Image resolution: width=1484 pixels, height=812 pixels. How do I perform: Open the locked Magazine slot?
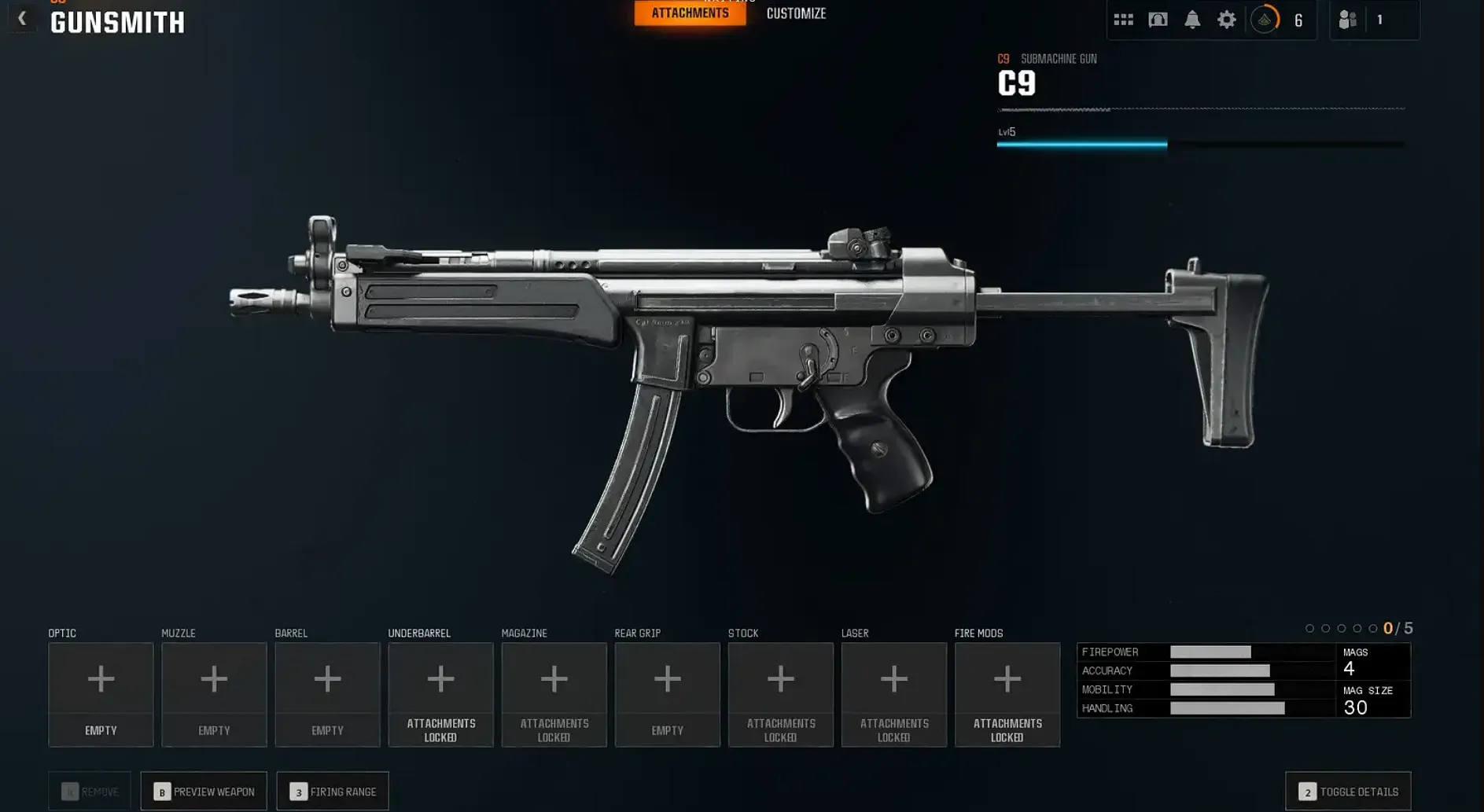tap(554, 694)
